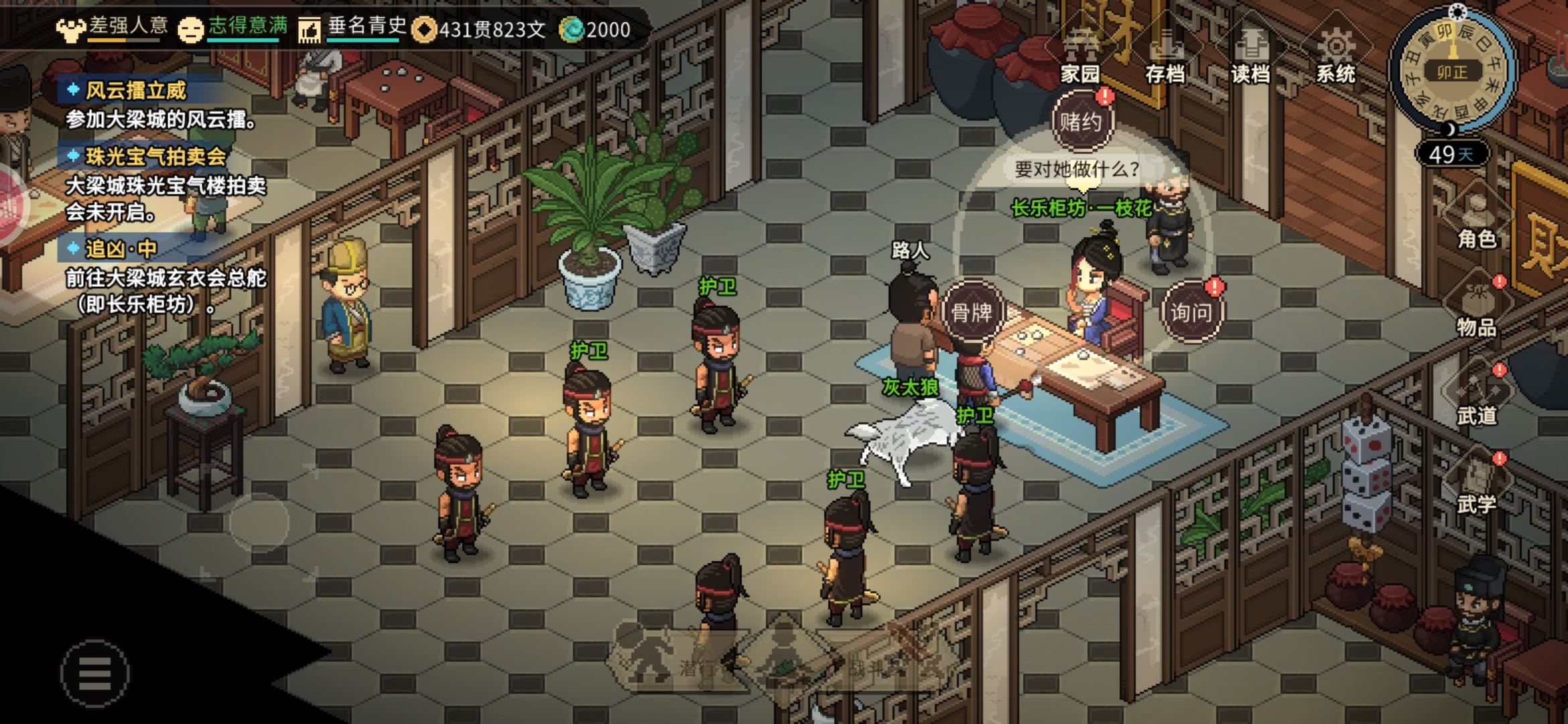
Task: Click the 垂名青史 reputation status
Action: [x=355, y=28]
